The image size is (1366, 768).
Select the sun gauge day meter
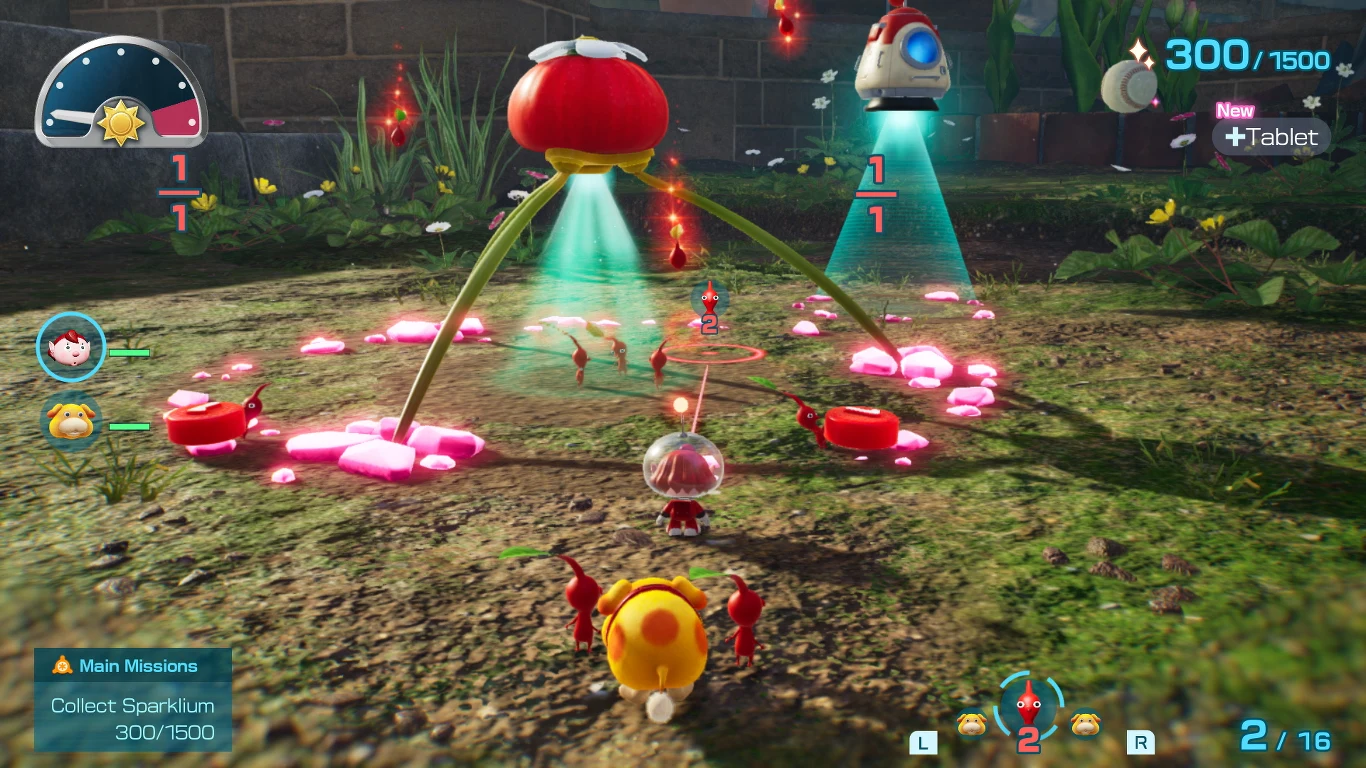(120, 90)
